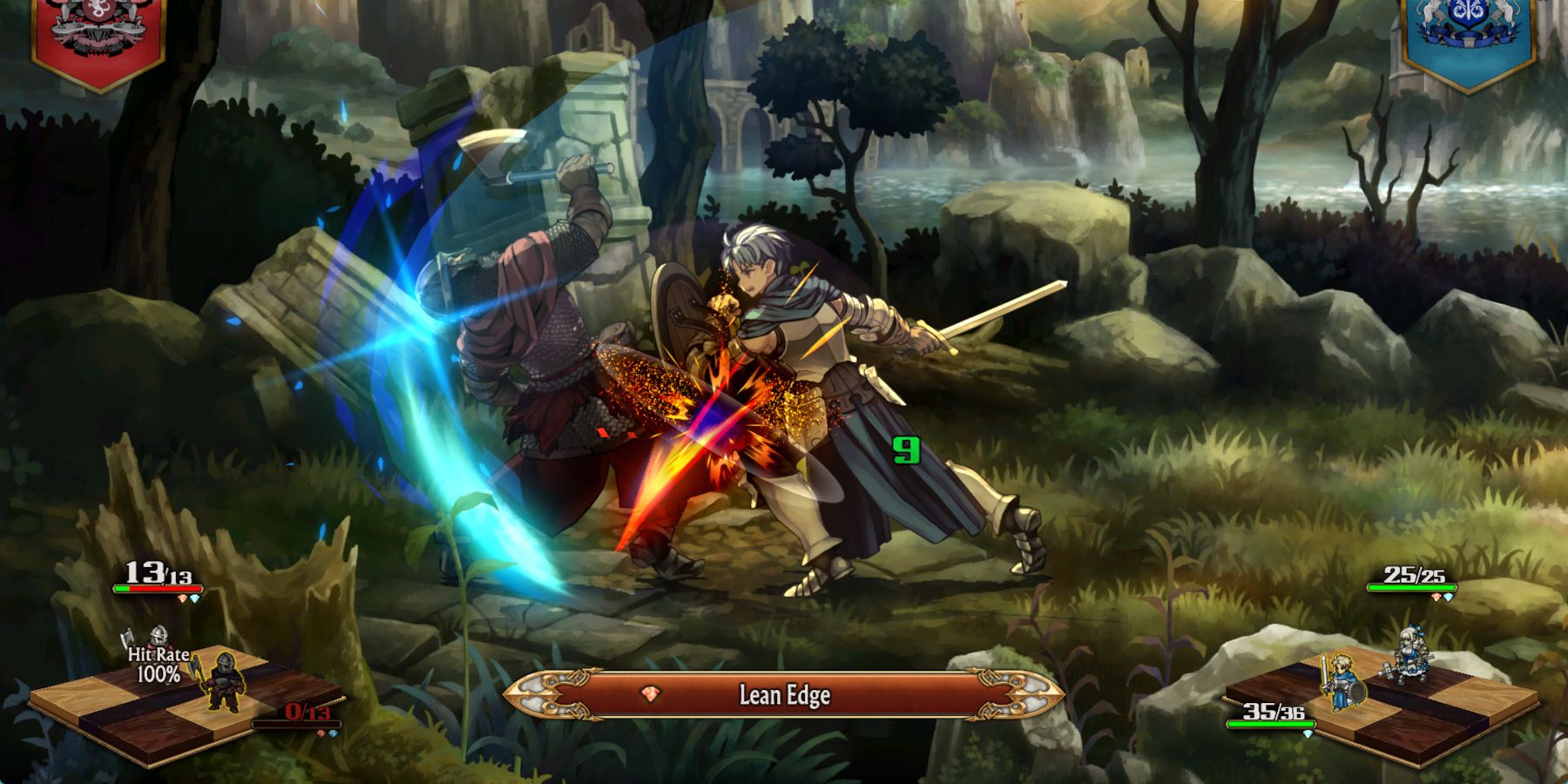Toggle the blue diamond marker under 35/36 gauge
This screenshot has width=1568, height=784.
click(x=1308, y=733)
